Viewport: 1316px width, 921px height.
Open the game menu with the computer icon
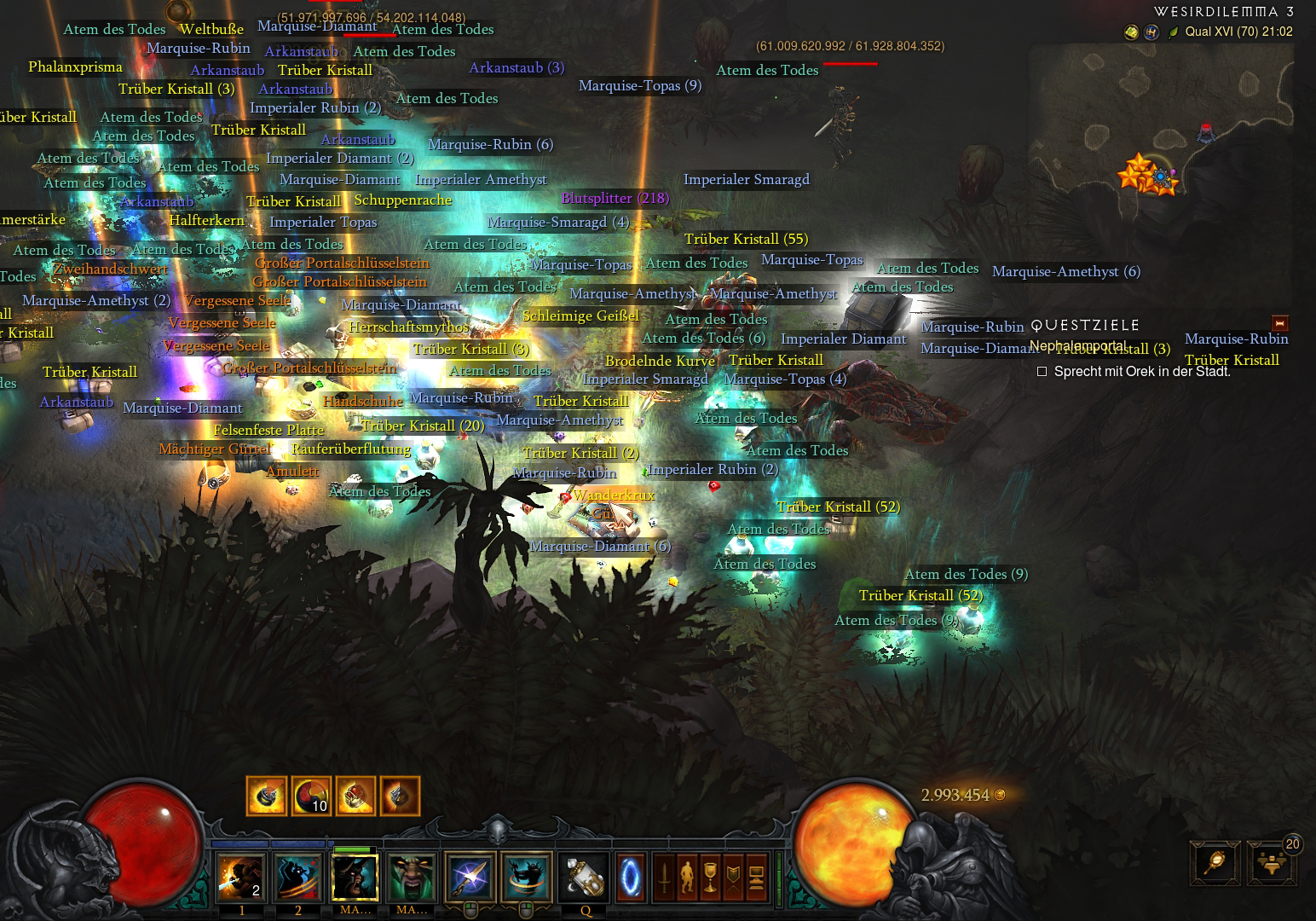click(x=755, y=877)
